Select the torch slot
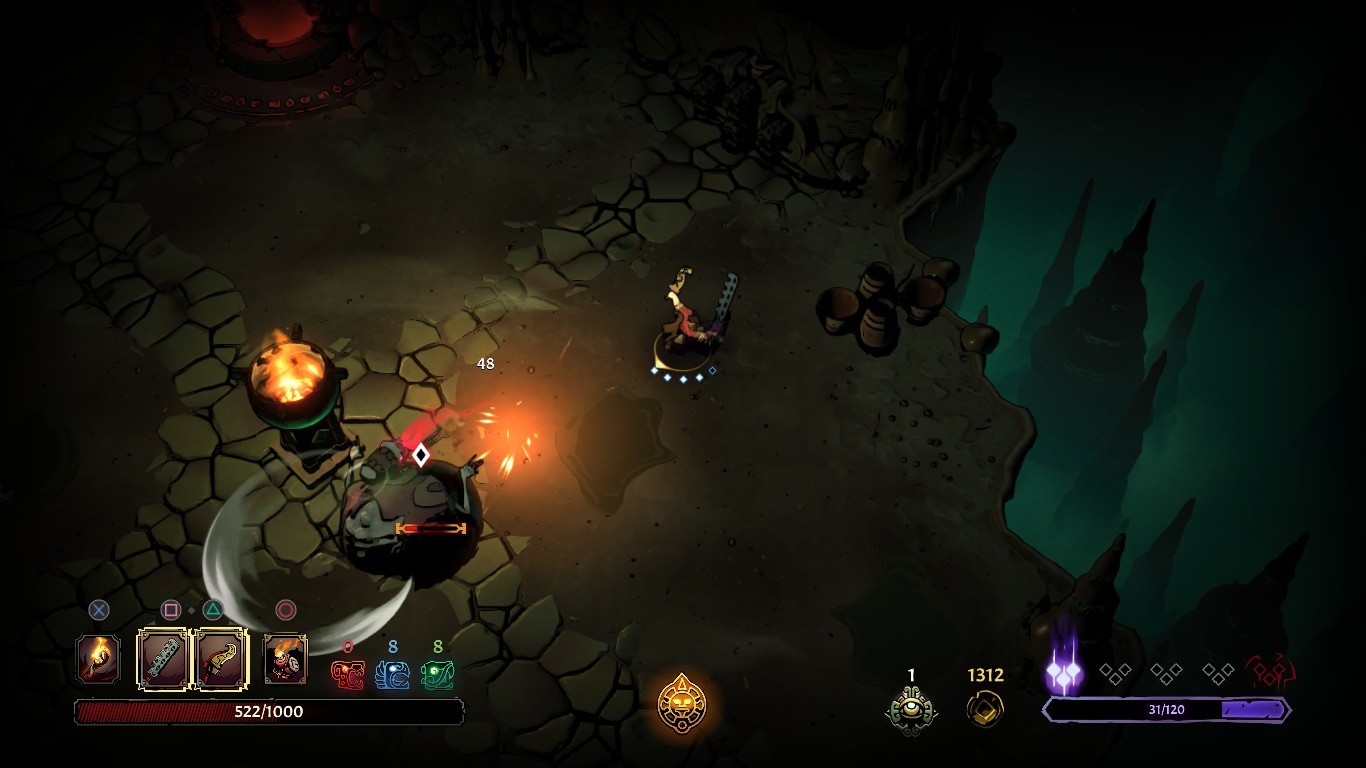Screen dimensions: 1366x768 pos(99,659)
